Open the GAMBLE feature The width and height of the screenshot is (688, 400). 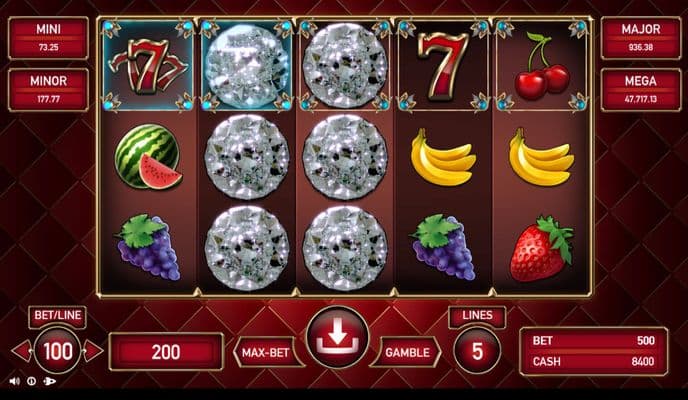pyautogui.click(x=408, y=352)
